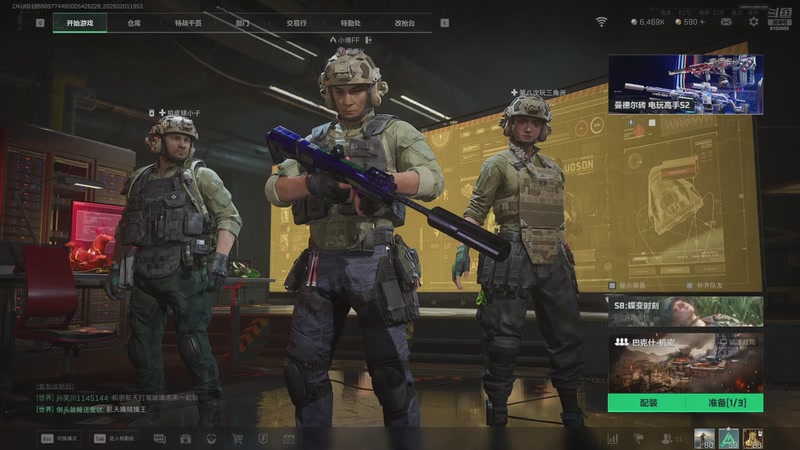Open the 仓库 (Warehouse) tab
Screen dimensions: 800x450
pos(134,22)
